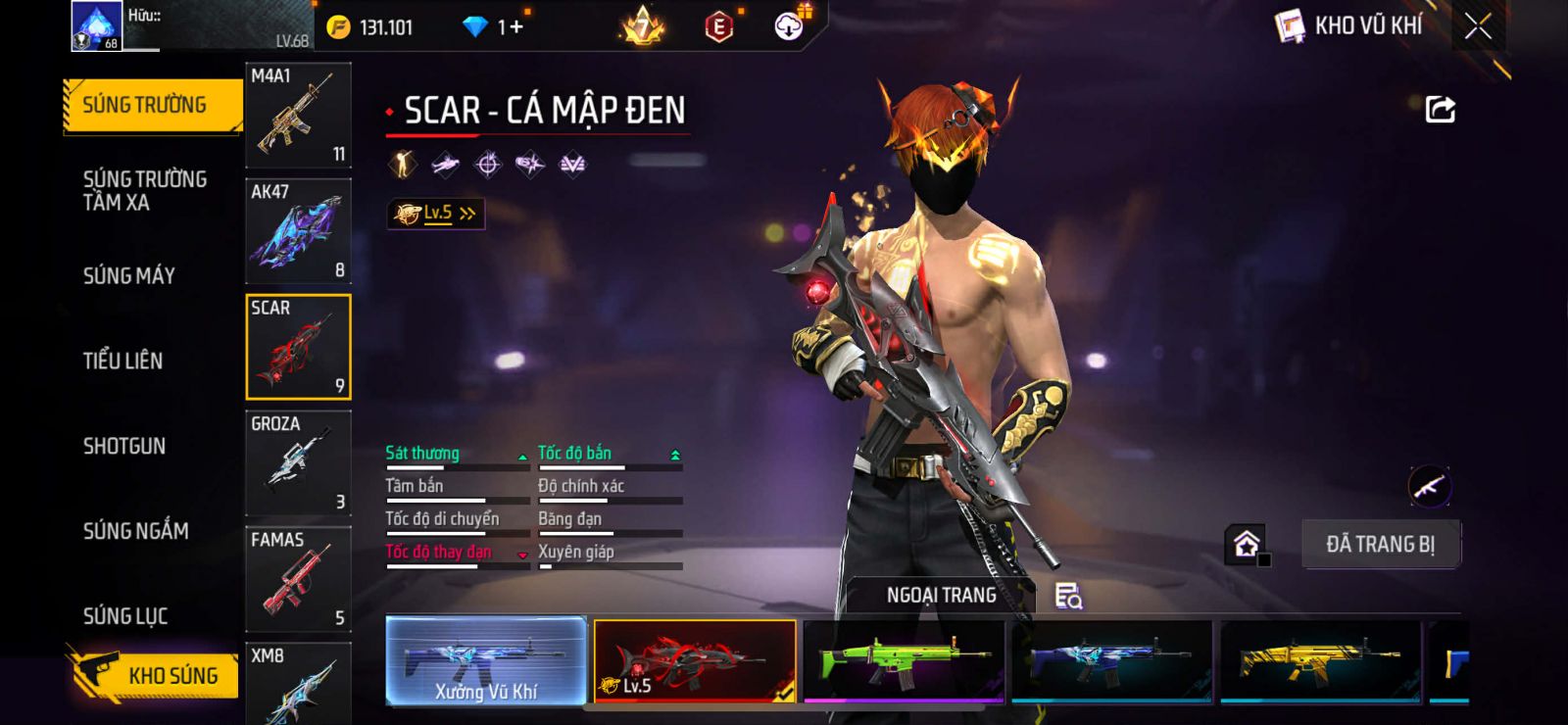This screenshot has height=725, width=1568.
Task: Click the Đã Trang Bị button
Action: click(1380, 544)
